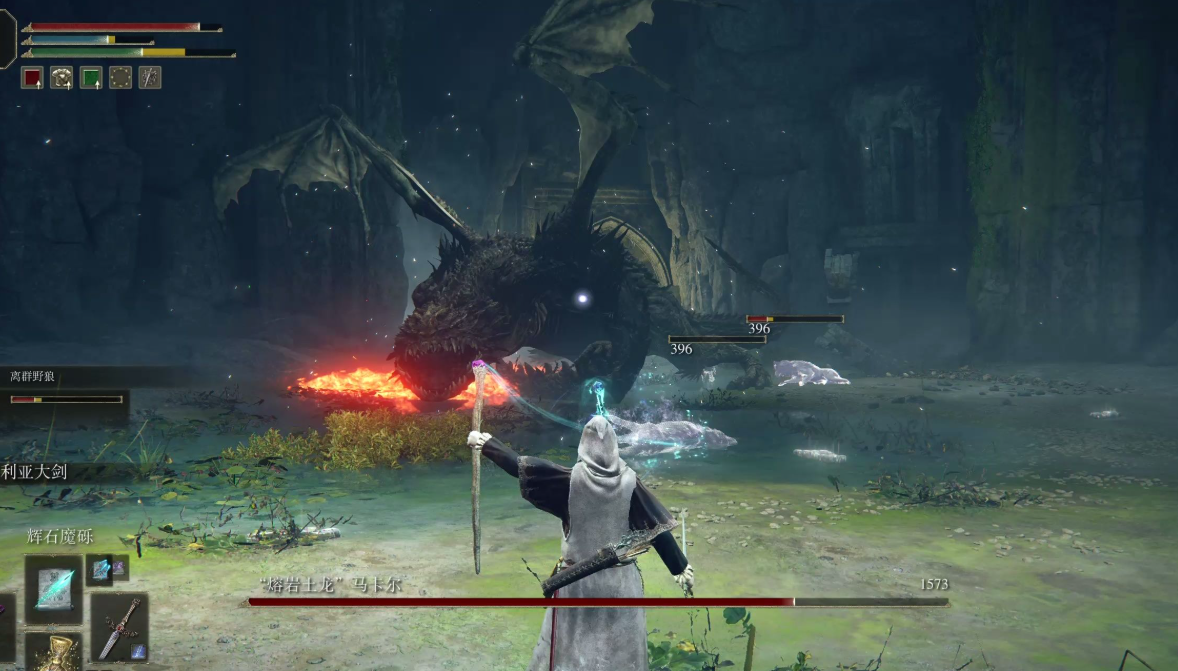Select the Glintstone Pebble spell slot
This screenshot has height=671, width=1178.
tap(53, 590)
